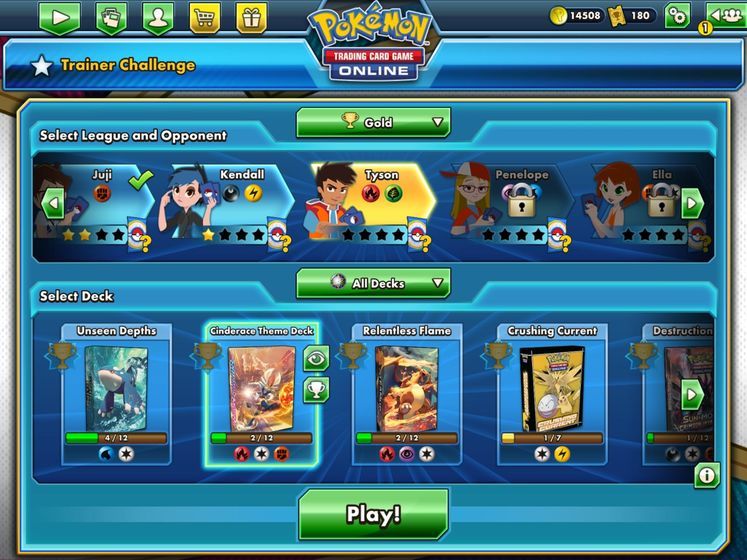The height and width of the screenshot is (560, 747).
Task: Open the Gold league dropdown
Action: (x=373, y=122)
